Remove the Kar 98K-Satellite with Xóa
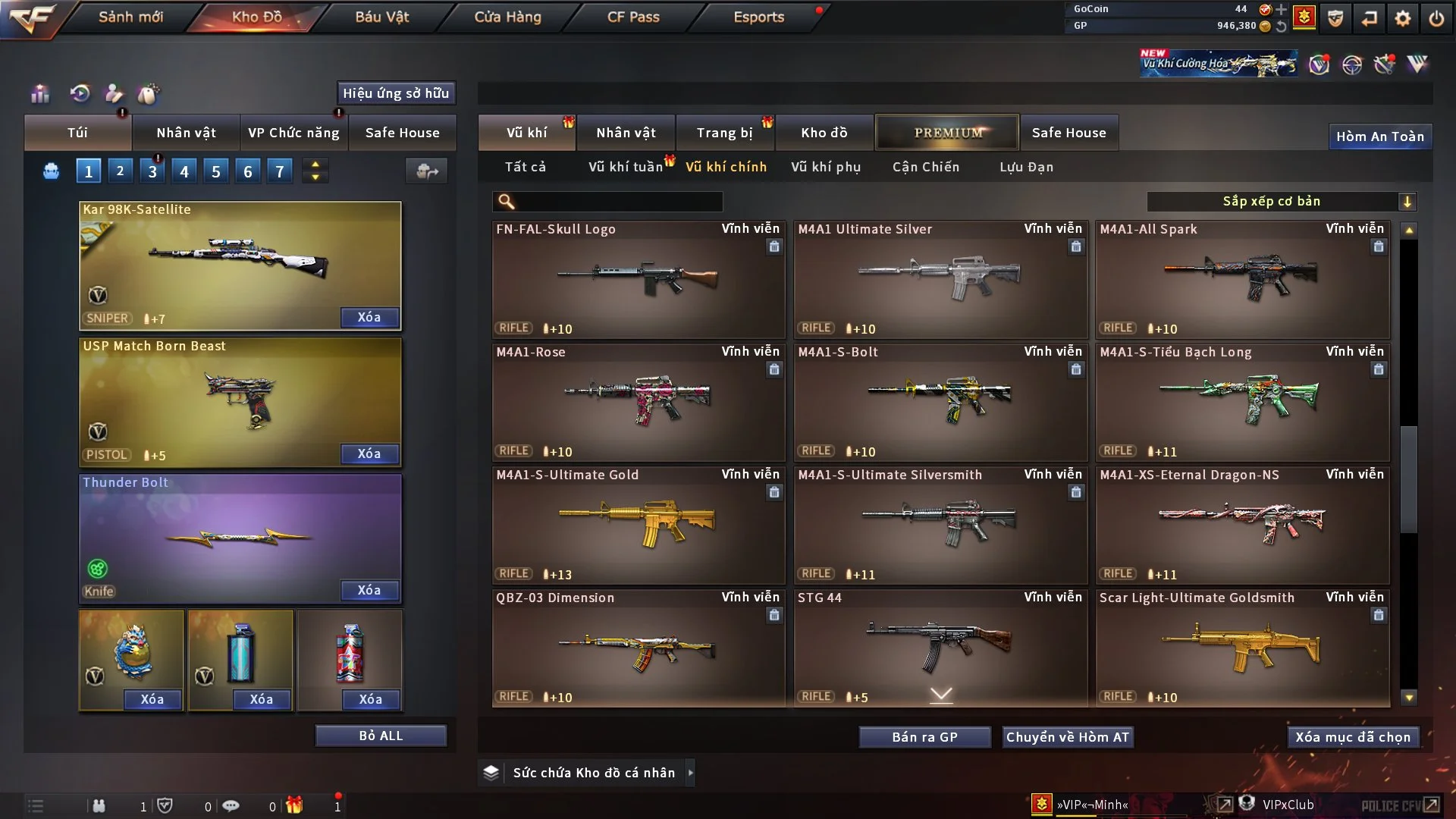This screenshot has width=1456, height=819. [369, 317]
